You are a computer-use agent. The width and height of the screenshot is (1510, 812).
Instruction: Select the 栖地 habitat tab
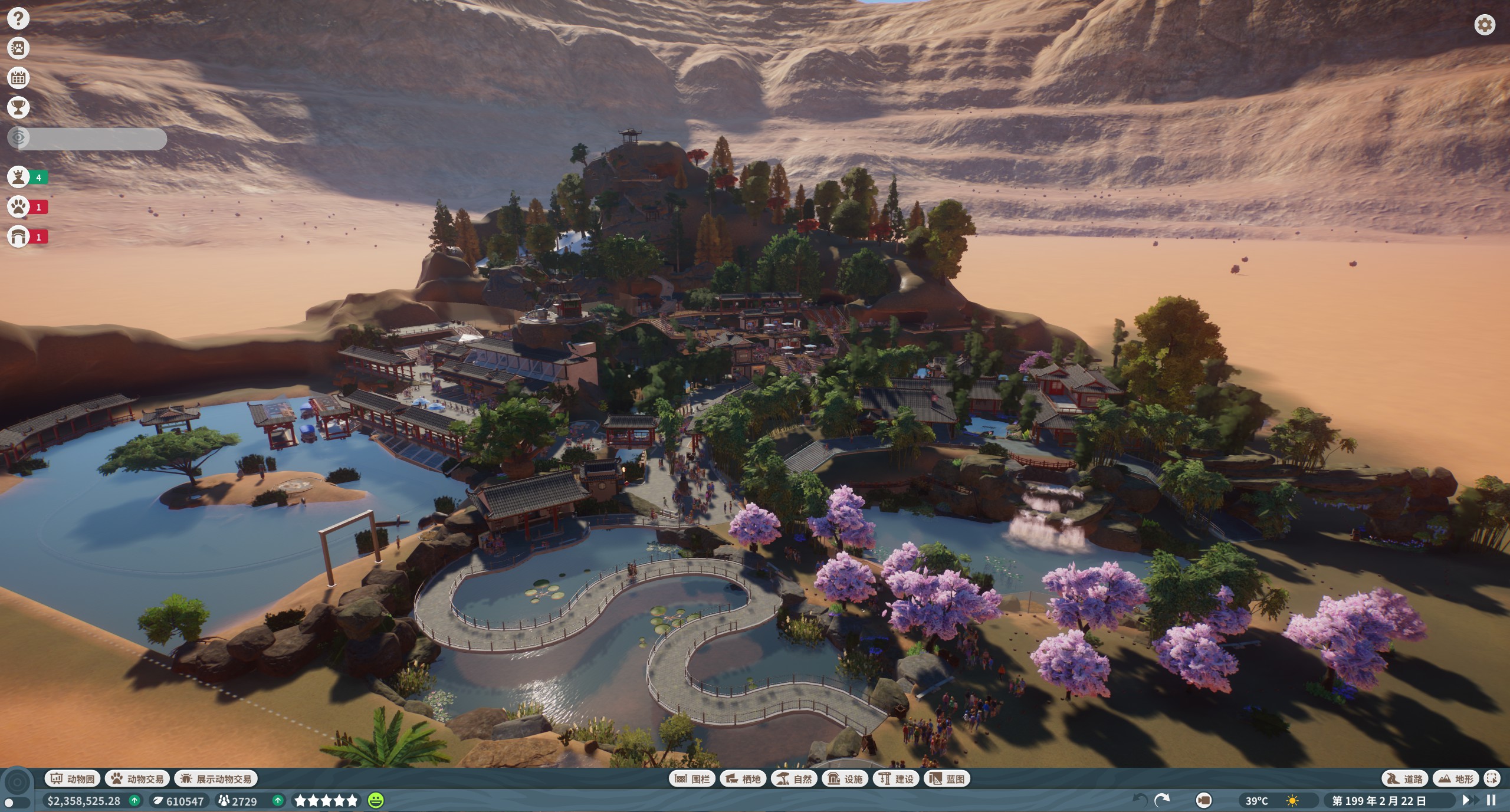tap(743, 779)
